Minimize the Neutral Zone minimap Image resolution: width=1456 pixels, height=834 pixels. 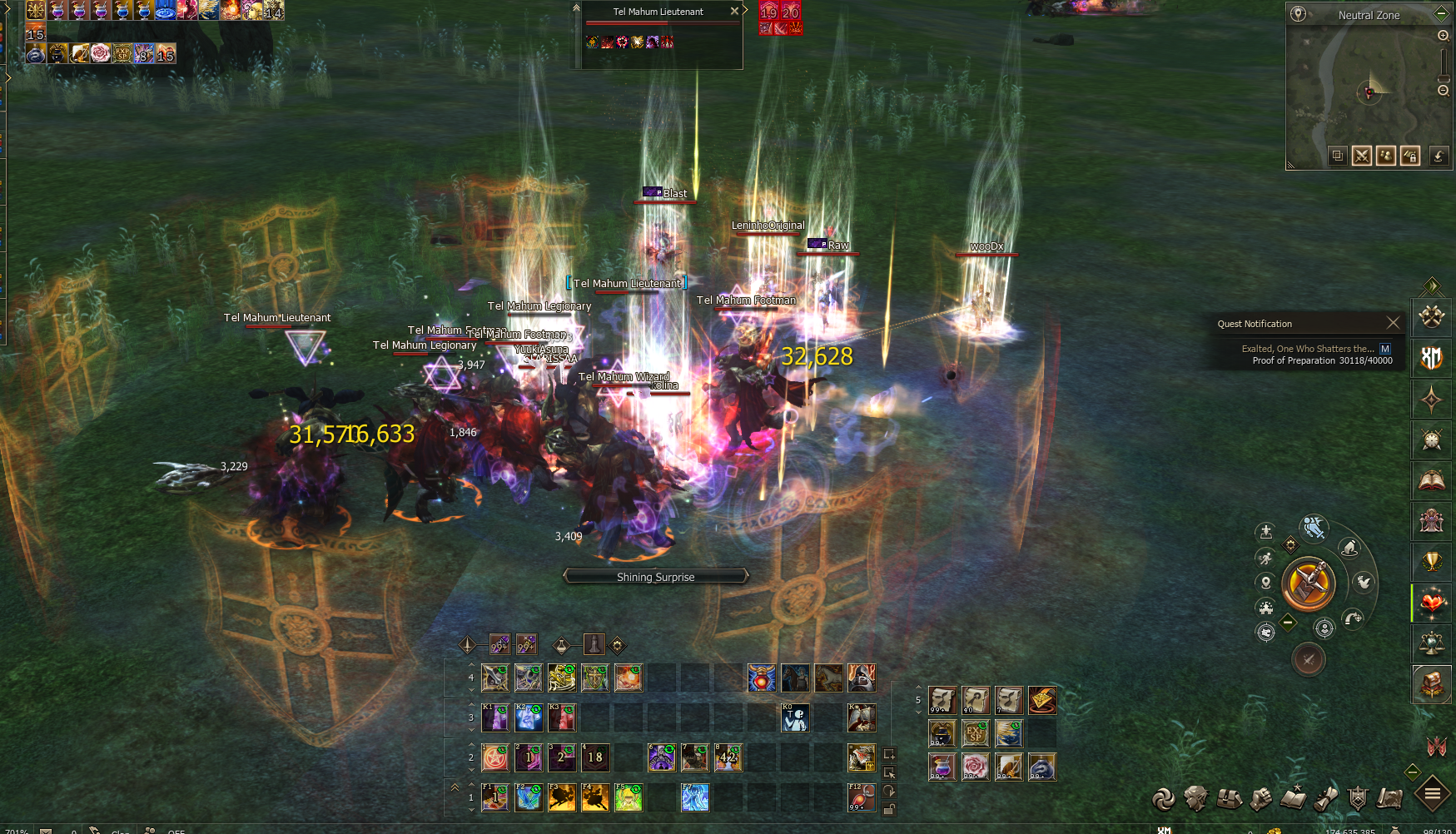[x=1443, y=14]
